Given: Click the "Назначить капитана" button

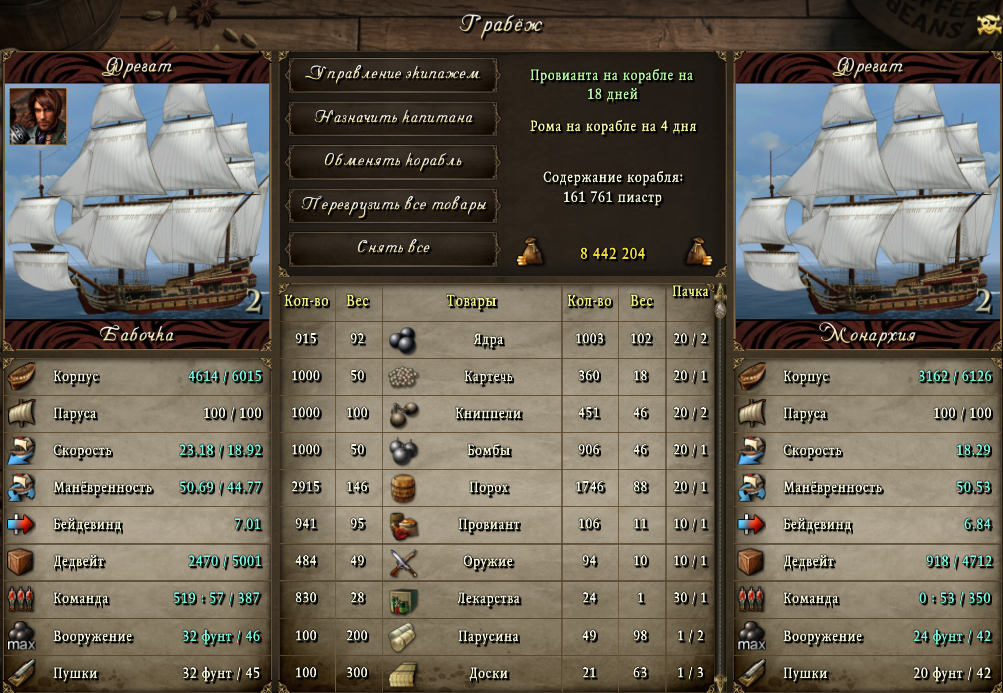Looking at the screenshot, I should (393, 118).
